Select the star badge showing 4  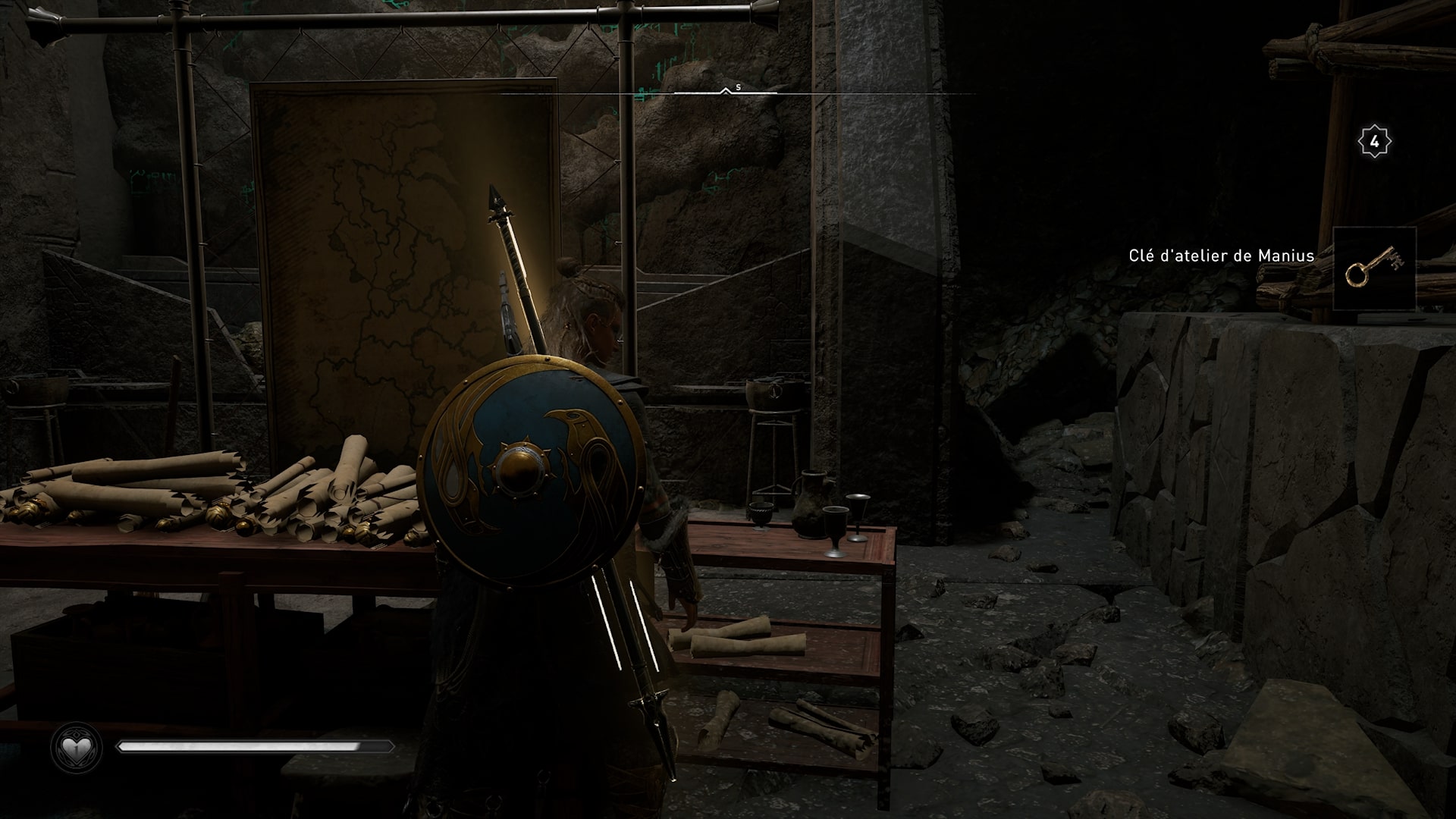point(1374,142)
